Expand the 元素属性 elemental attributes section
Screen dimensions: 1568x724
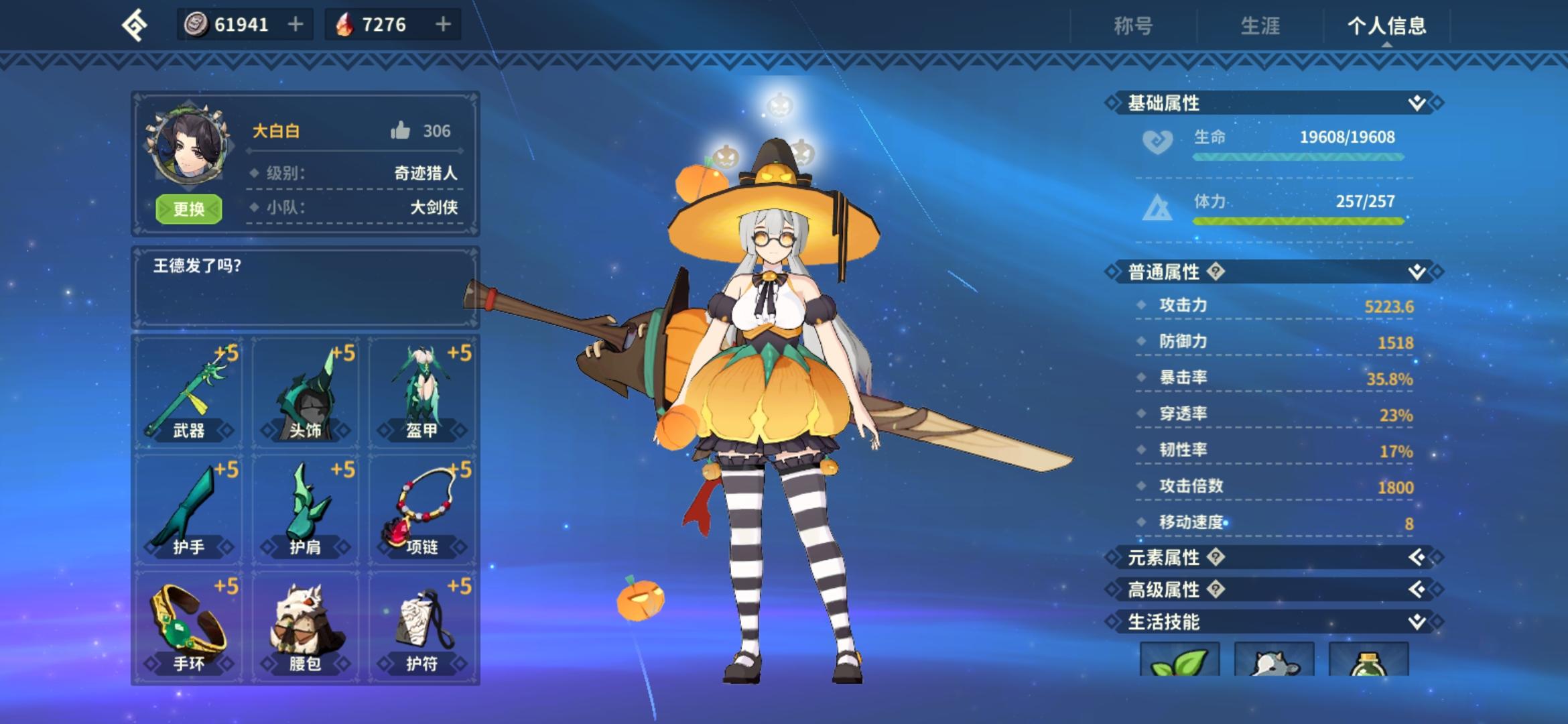point(1418,558)
